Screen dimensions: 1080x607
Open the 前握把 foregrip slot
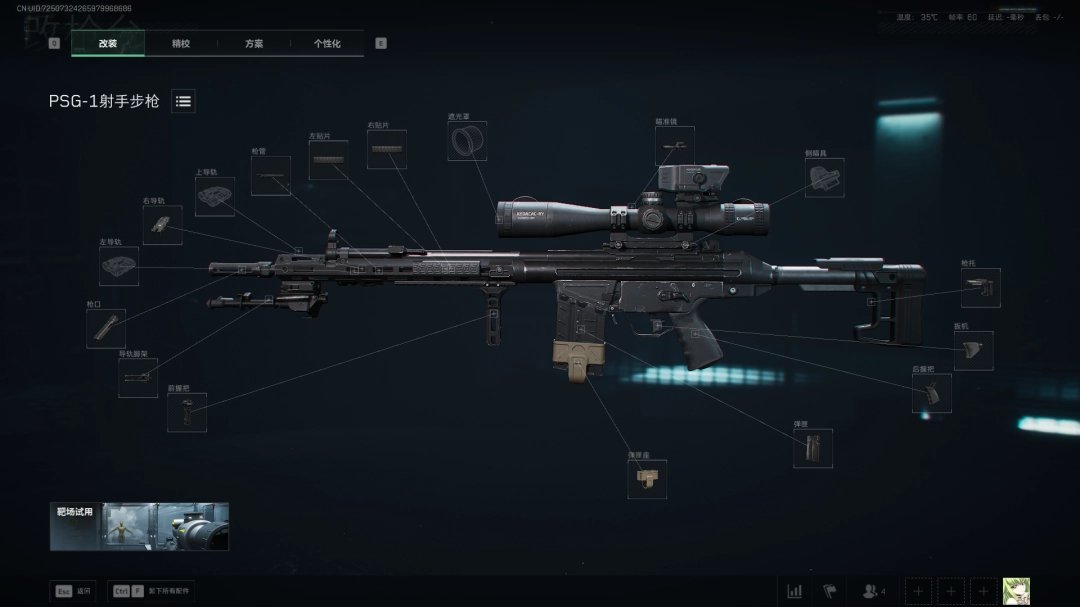pyautogui.click(x=187, y=412)
